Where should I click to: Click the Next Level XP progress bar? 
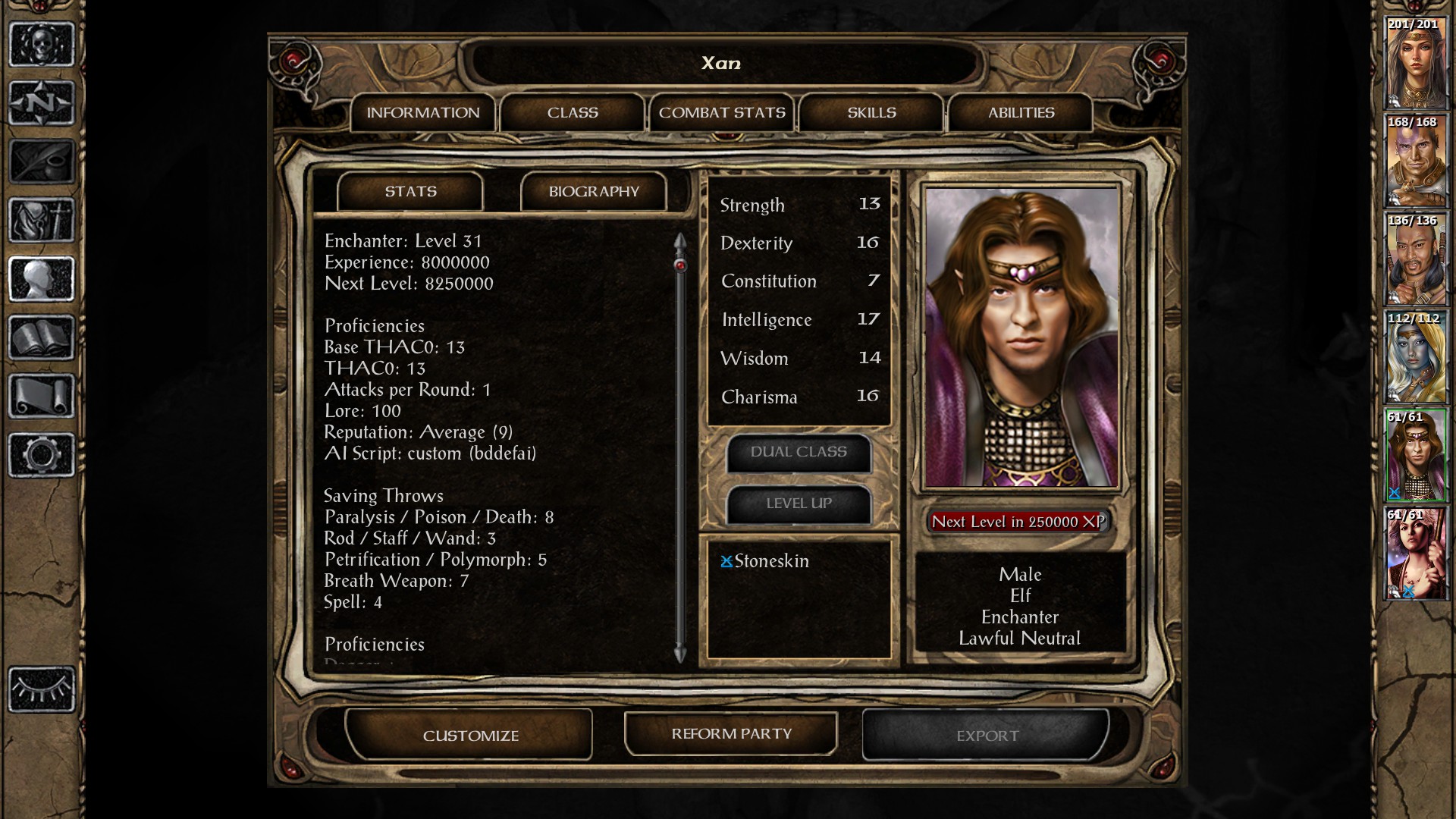click(x=1019, y=522)
